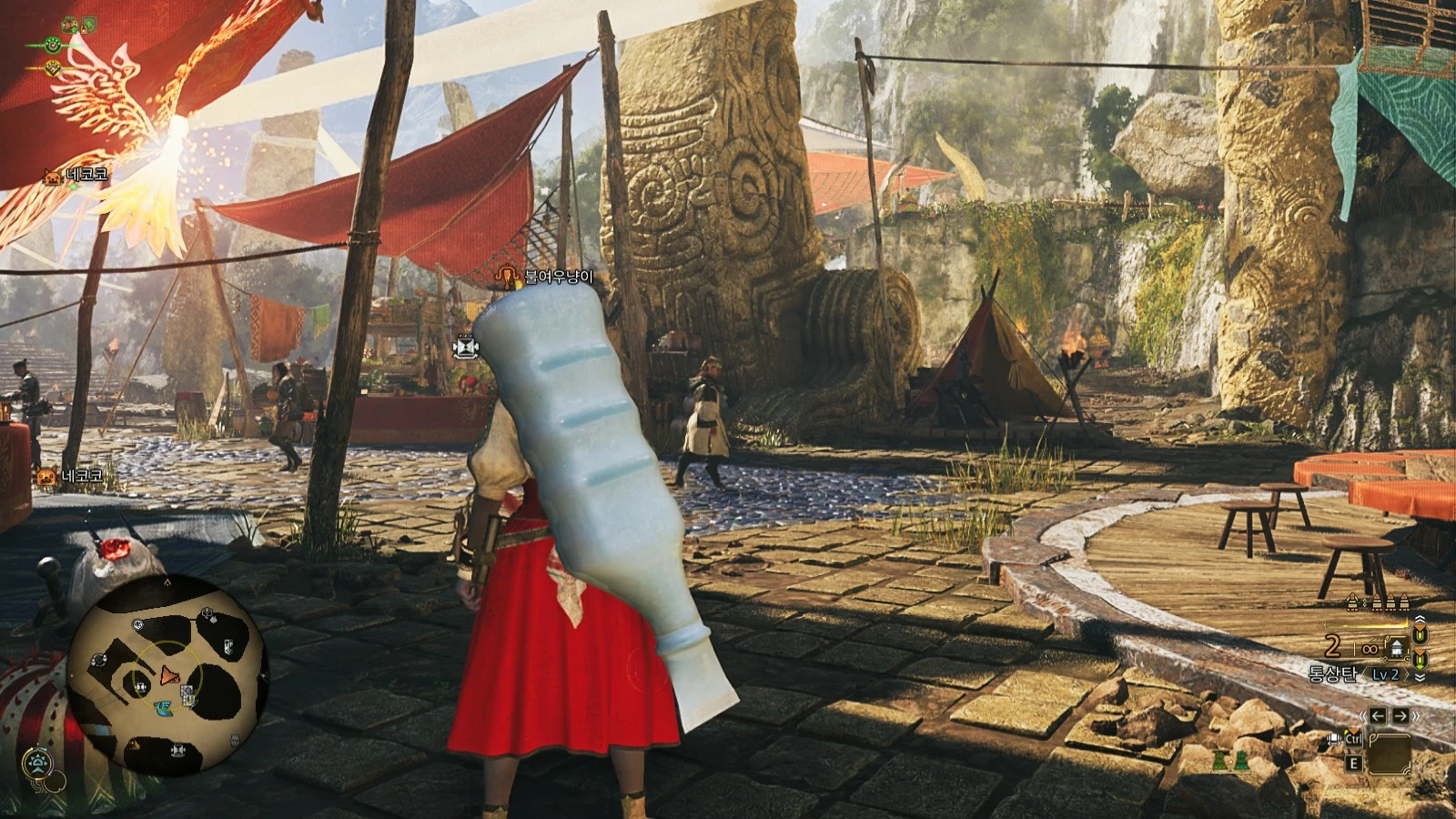Viewport: 1456px width, 819px height.
Task: Cycle item bar with the right arrow
Action: click(1400, 716)
